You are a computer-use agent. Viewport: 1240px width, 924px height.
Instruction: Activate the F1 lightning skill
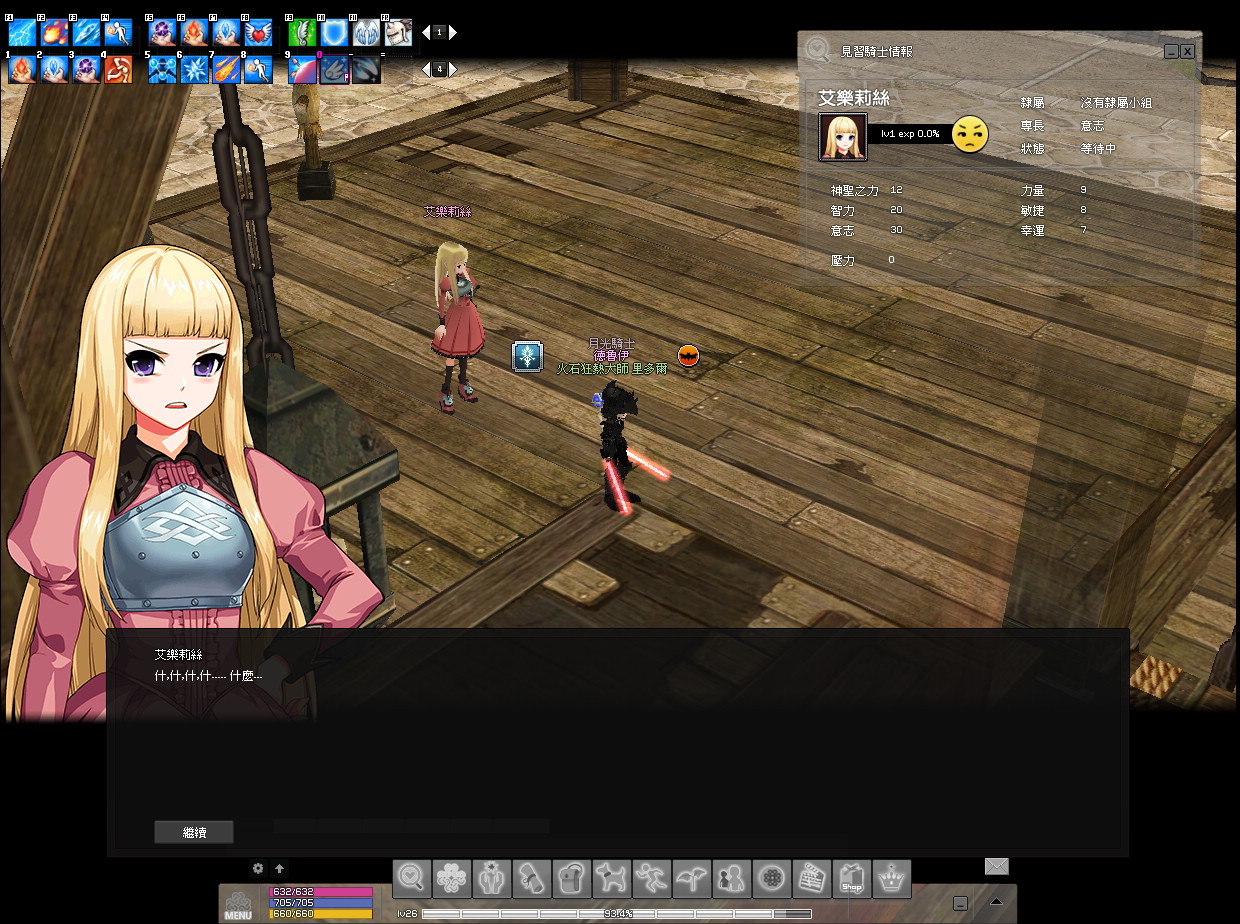pyautogui.click(x=22, y=33)
